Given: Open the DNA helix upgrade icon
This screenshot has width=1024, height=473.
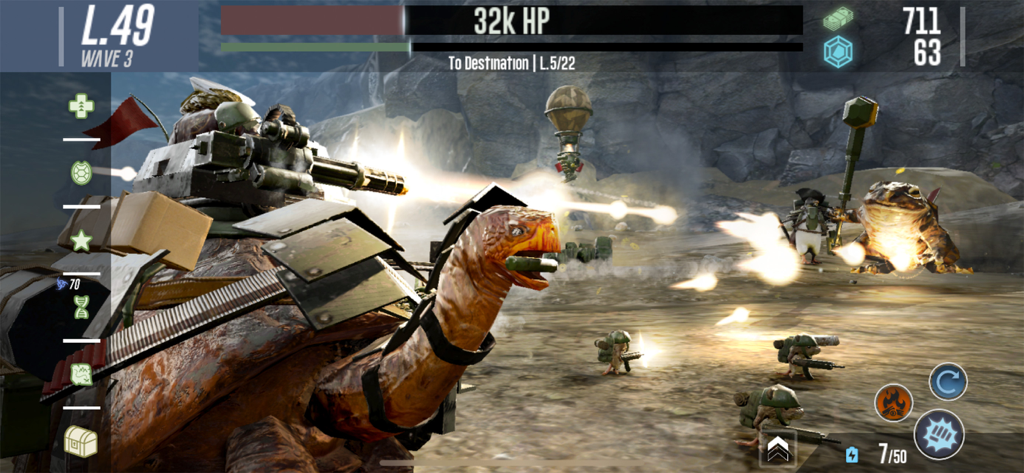Looking at the screenshot, I should [x=81, y=308].
